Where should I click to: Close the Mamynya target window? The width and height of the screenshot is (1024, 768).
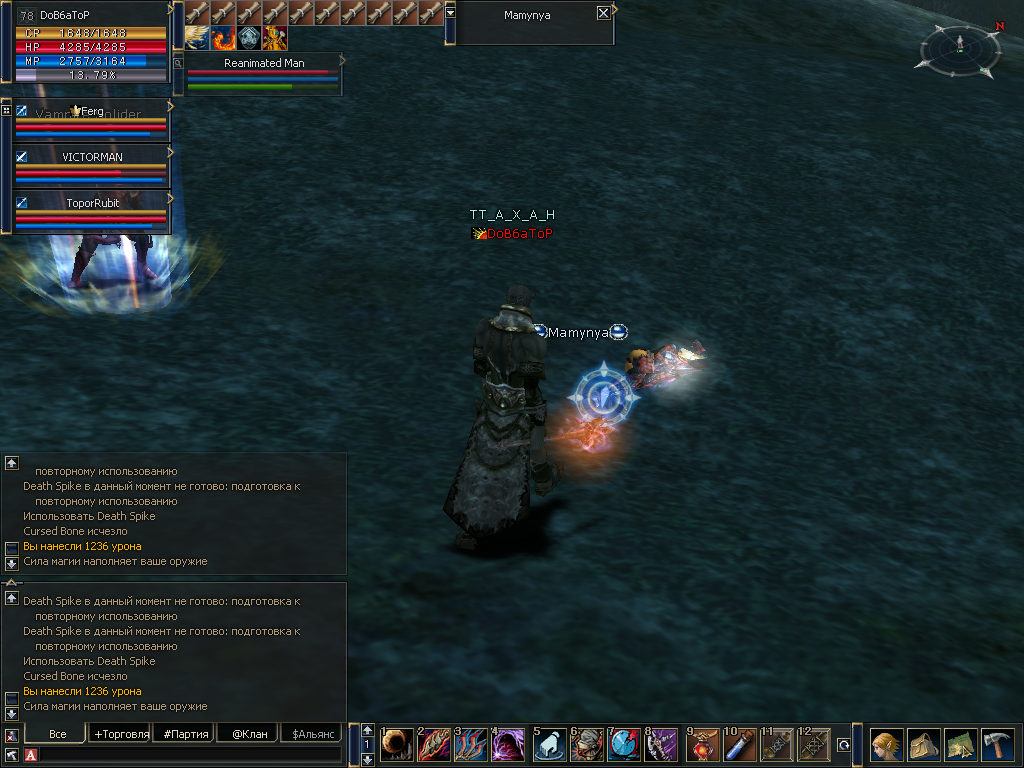(603, 14)
